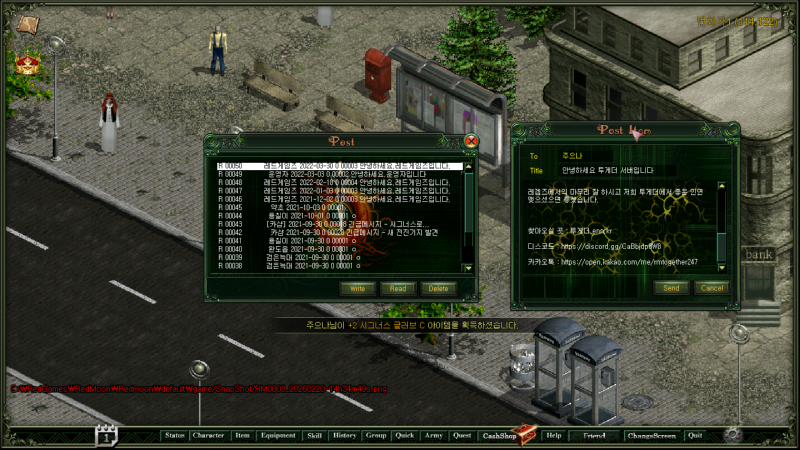
Task: Select post row R 00049
Action: pos(340,173)
